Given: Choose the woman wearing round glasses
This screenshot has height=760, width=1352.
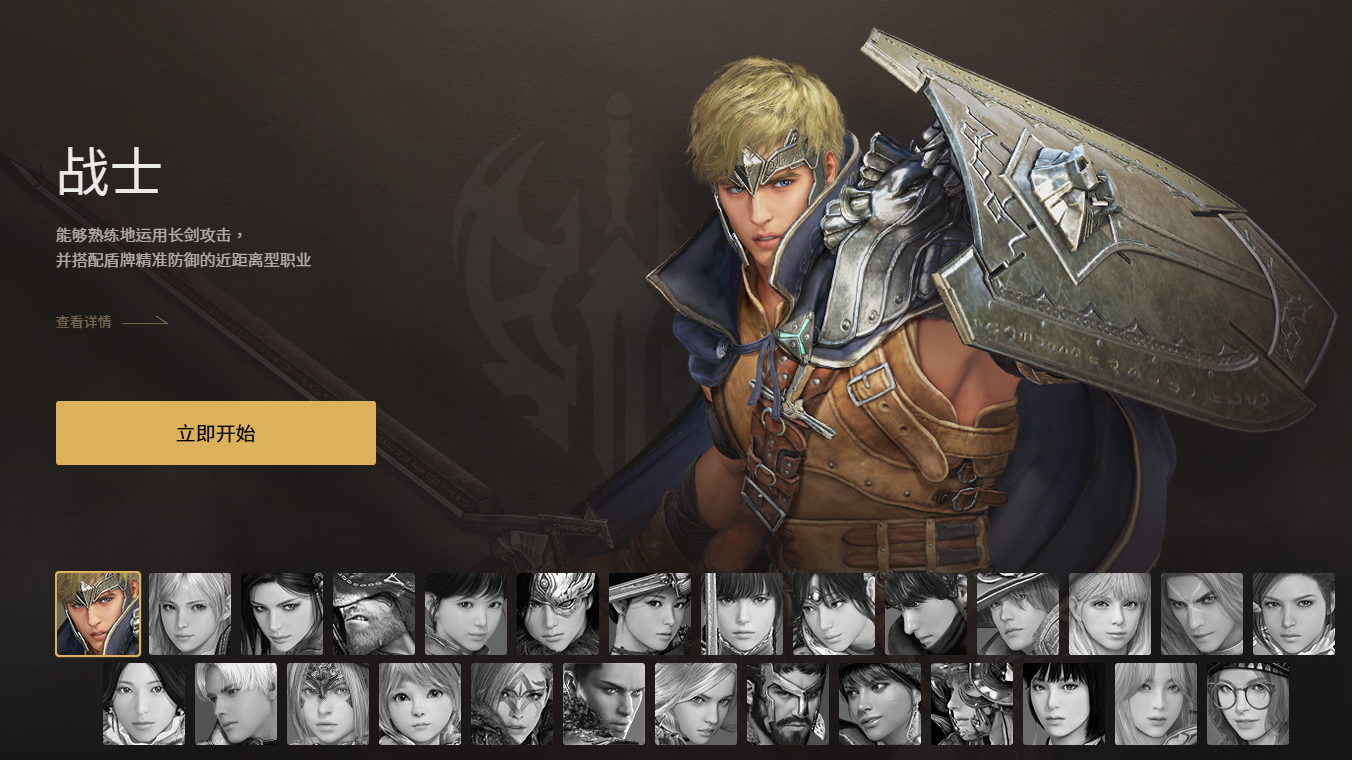Looking at the screenshot, I should point(1248,704).
